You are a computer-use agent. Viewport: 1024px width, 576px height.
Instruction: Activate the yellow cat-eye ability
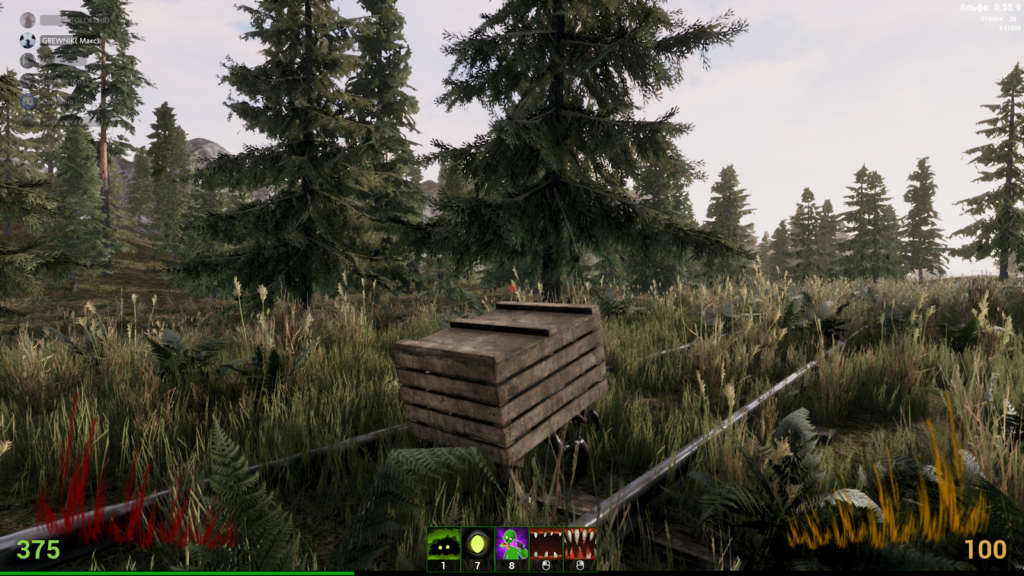(477, 545)
